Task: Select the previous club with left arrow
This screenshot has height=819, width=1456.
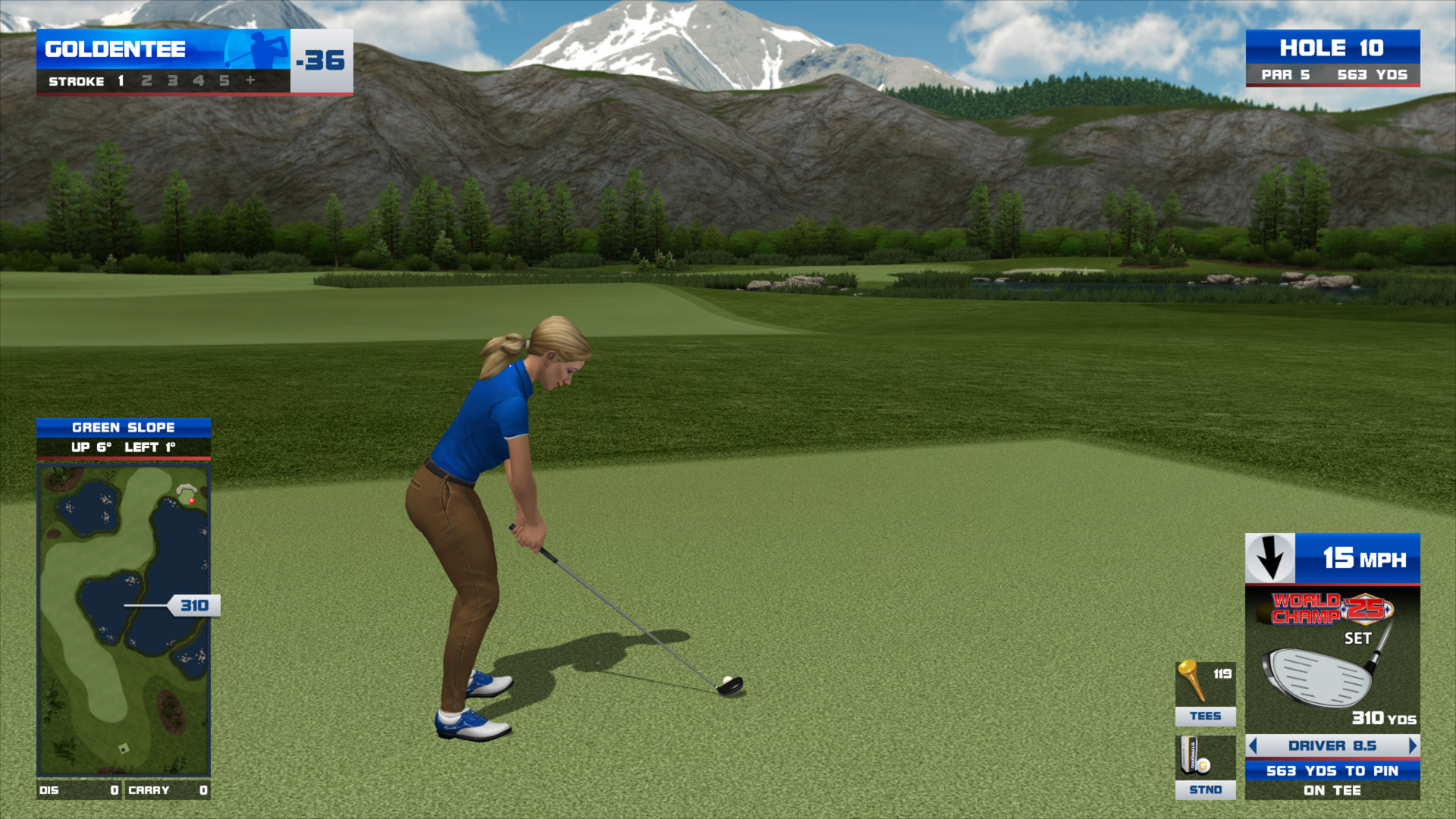Action: [1253, 746]
